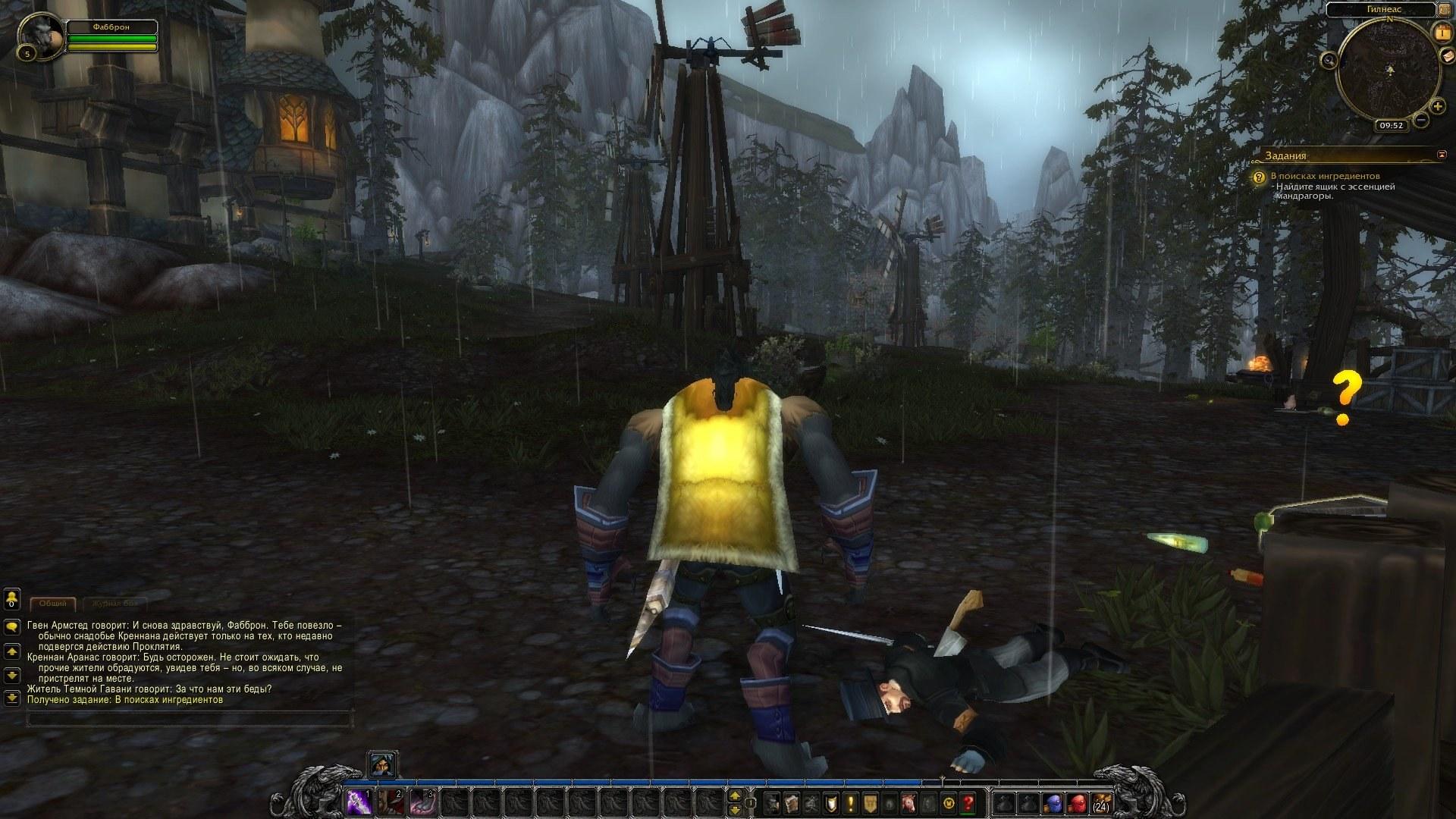Trigger the ability in action slot 3
This screenshot has width=1456, height=819.
(422, 802)
